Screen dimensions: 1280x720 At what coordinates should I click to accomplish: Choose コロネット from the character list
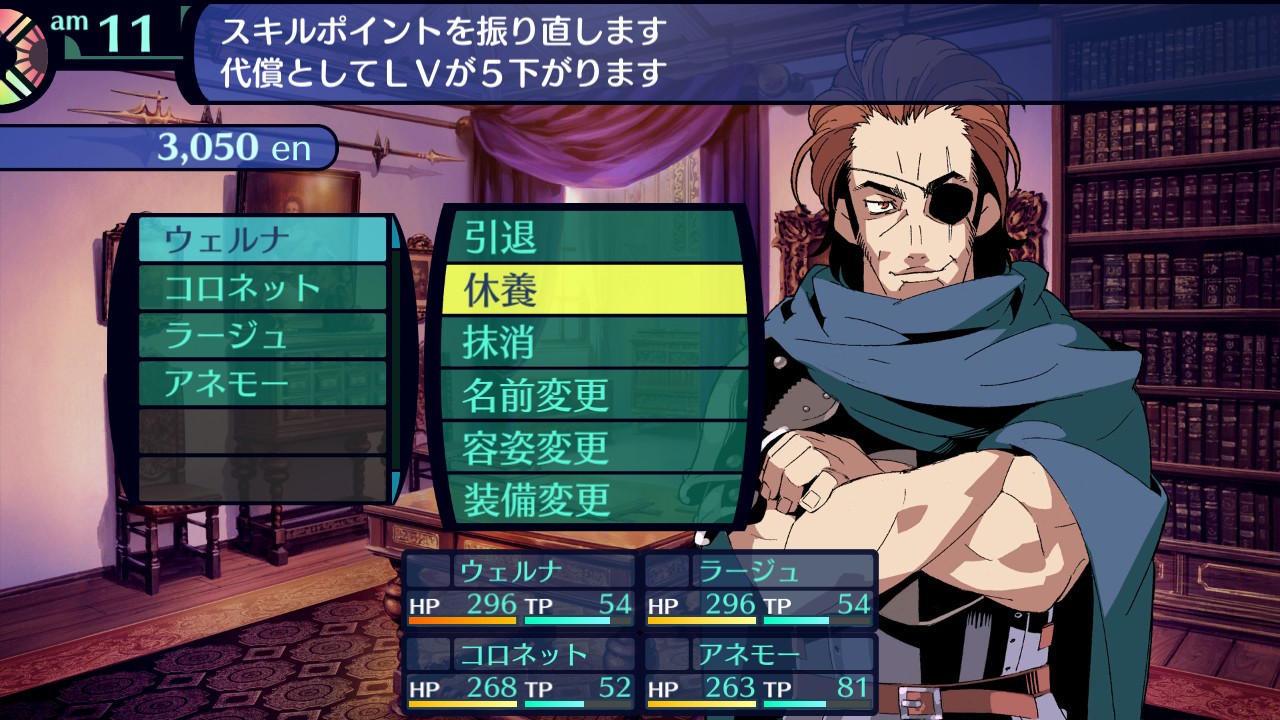[262, 288]
